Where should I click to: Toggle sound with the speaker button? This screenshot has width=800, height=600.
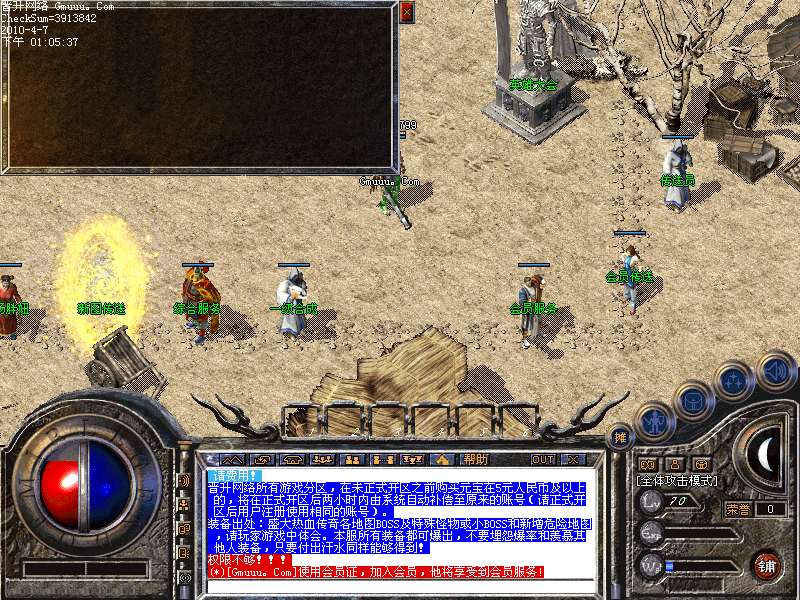click(775, 370)
